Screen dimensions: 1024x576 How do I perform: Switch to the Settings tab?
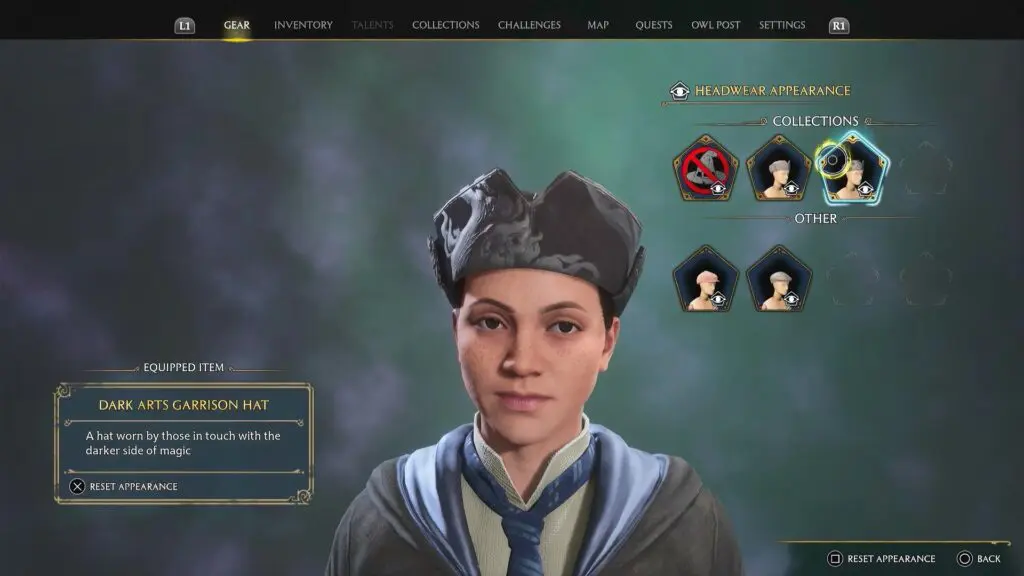click(x=782, y=25)
